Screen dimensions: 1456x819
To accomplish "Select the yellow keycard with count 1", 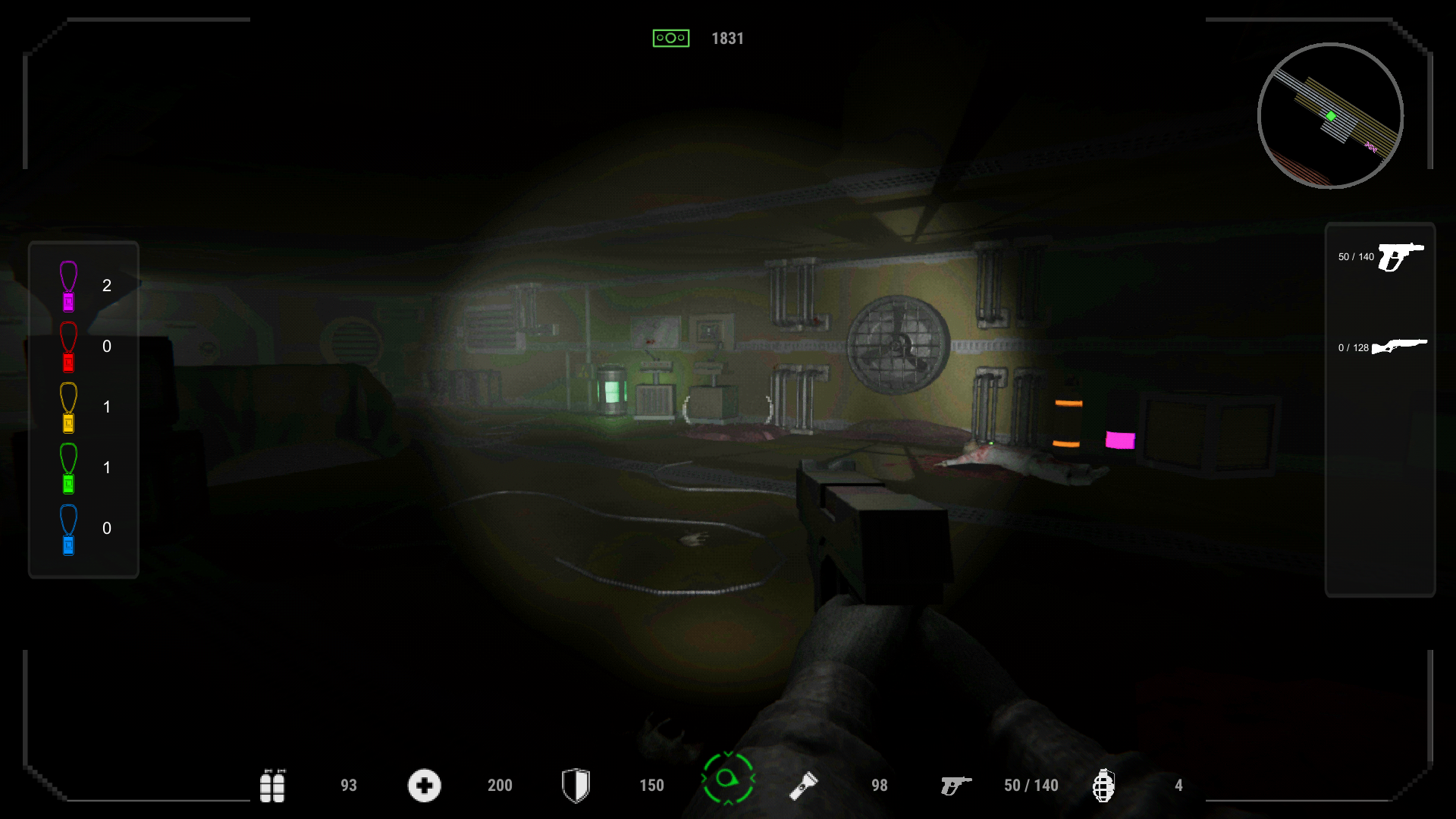I will (x=67, y=407).
